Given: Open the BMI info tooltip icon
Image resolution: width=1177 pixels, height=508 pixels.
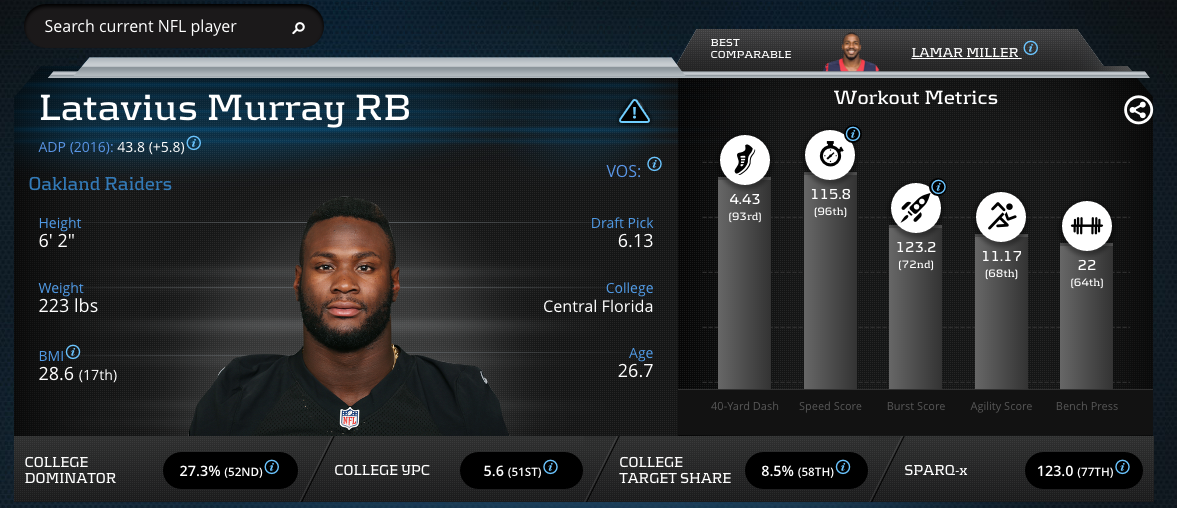Looking at the screenshot, I should click(x=73, y=352).
